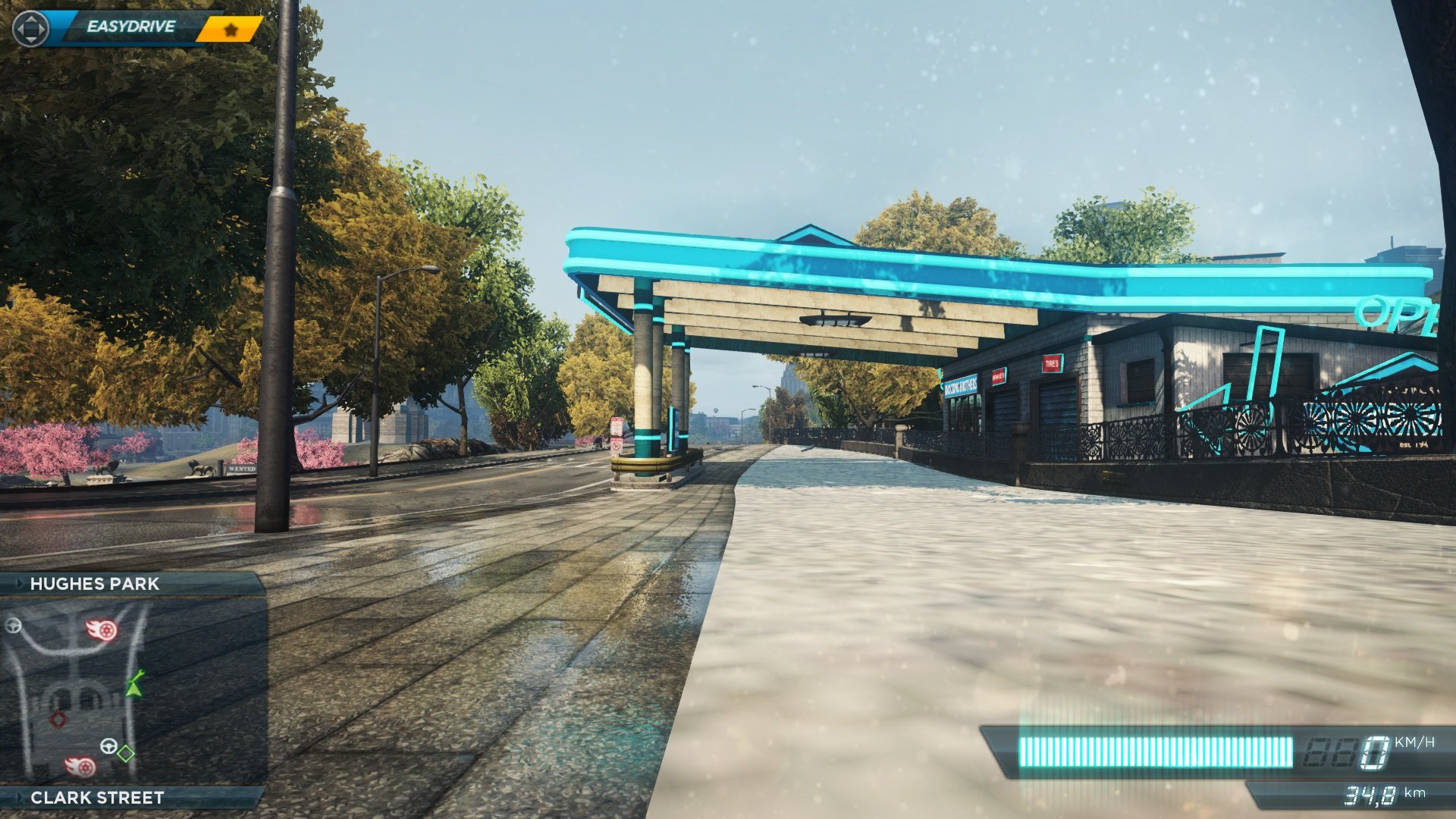Expand the Clark Street label arrow
Screen dimensions: 1456x819
[20, 797]
